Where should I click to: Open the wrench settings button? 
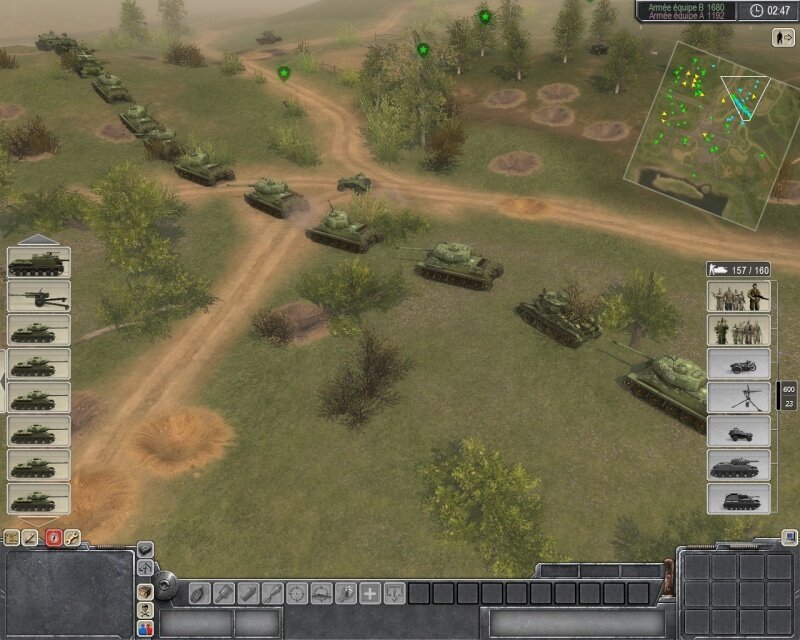[72, 537]
